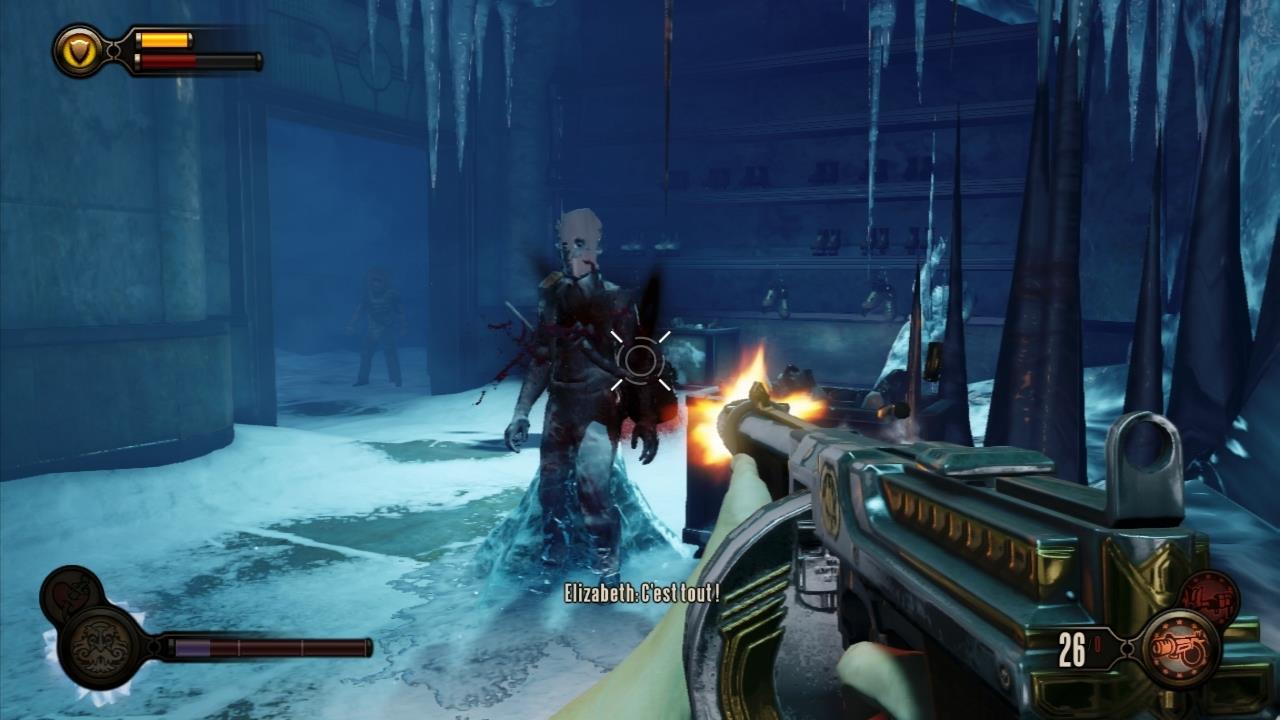Click the gold shield icon

tap(78, 50)
